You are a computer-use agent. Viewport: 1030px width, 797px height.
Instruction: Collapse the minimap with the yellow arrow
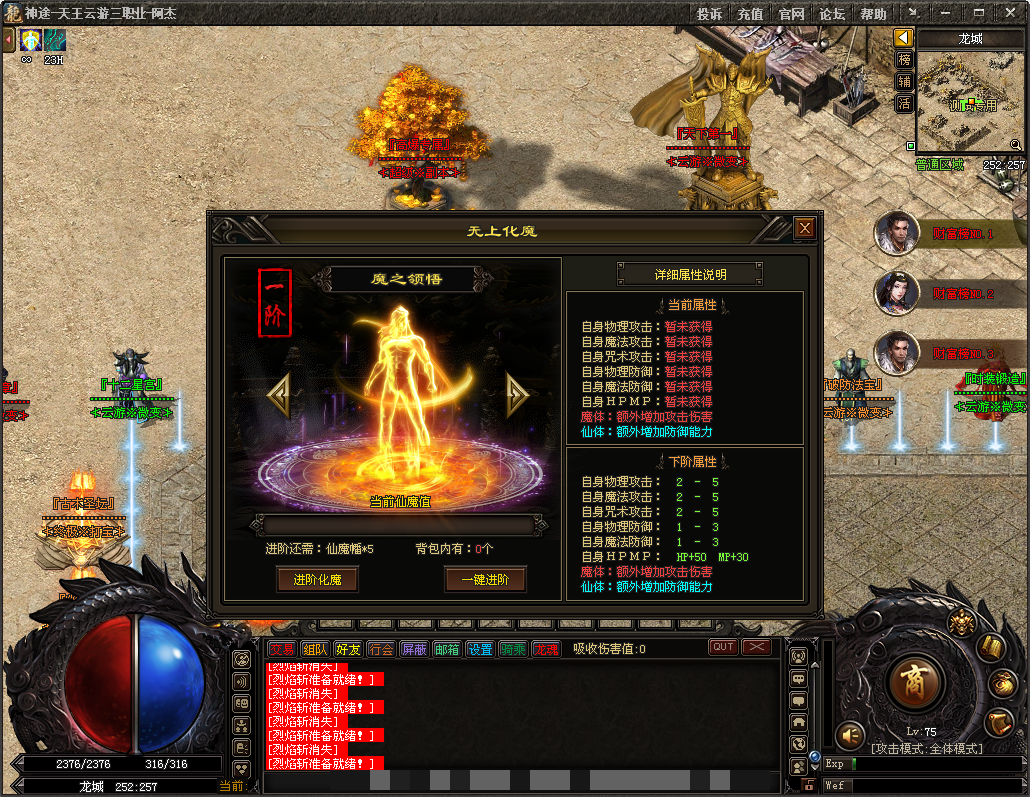904,38
